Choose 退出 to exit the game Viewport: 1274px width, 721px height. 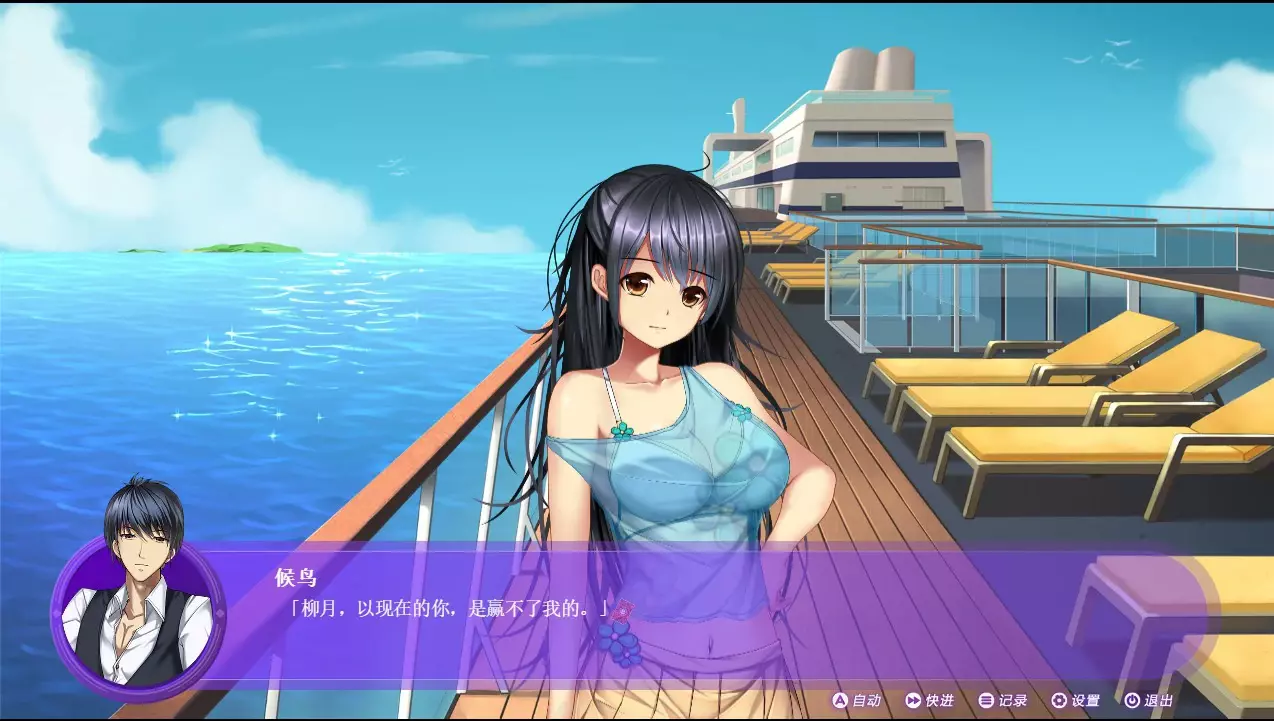pos(1148,700)
